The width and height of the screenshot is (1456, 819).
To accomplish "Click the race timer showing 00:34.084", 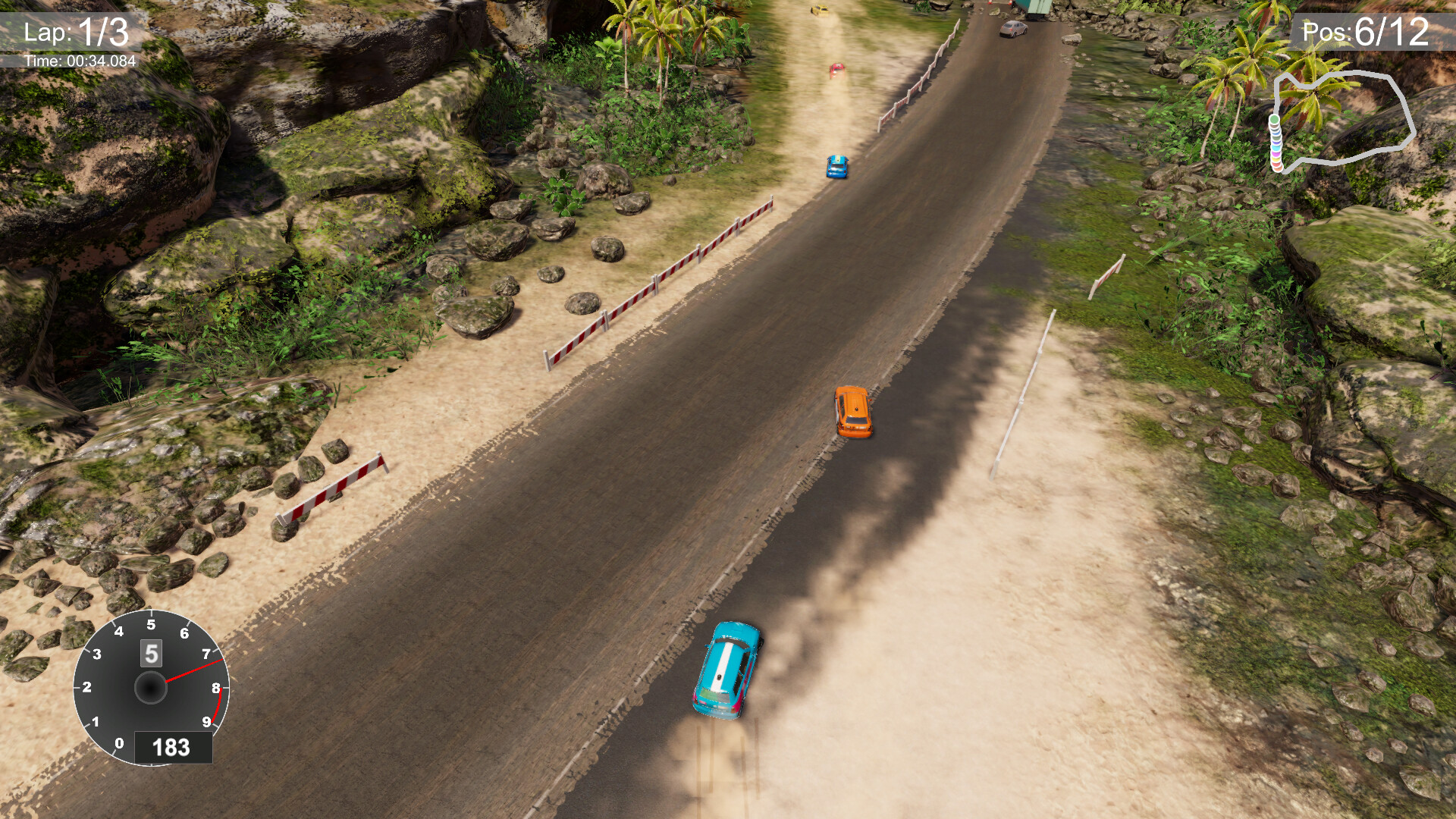I will [80, 61].
